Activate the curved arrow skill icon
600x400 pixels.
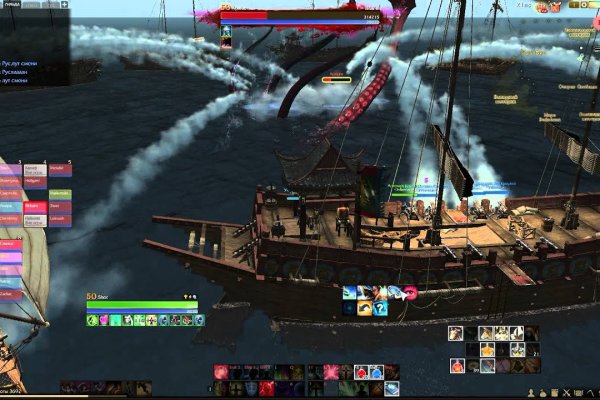(363, 307)
